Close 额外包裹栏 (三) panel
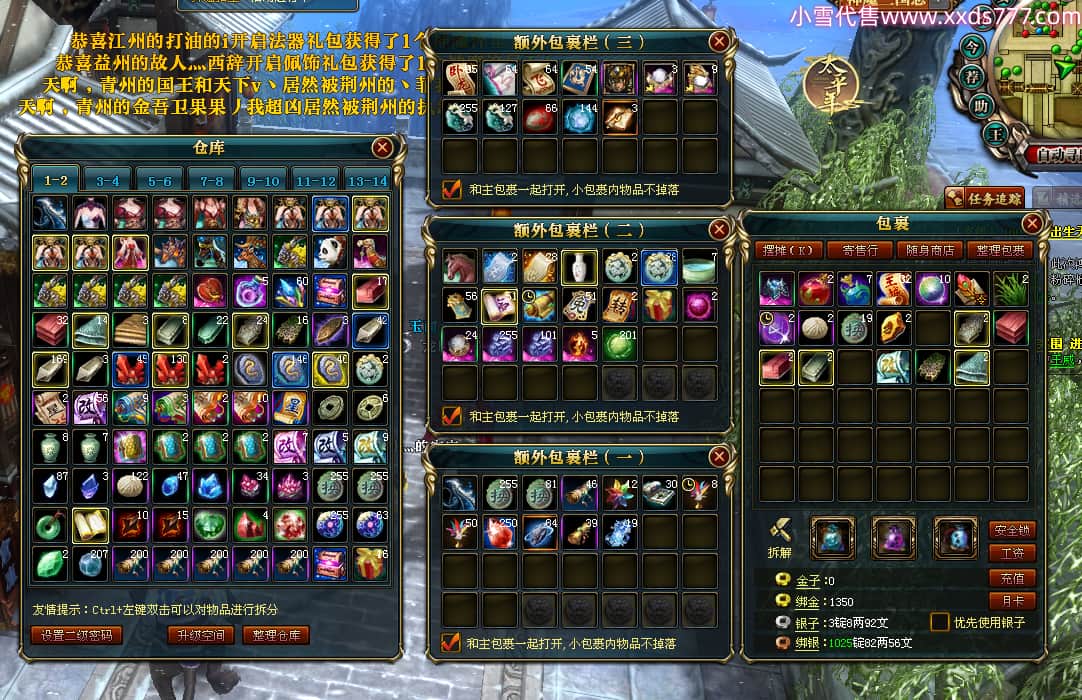 tap(719, 42)
